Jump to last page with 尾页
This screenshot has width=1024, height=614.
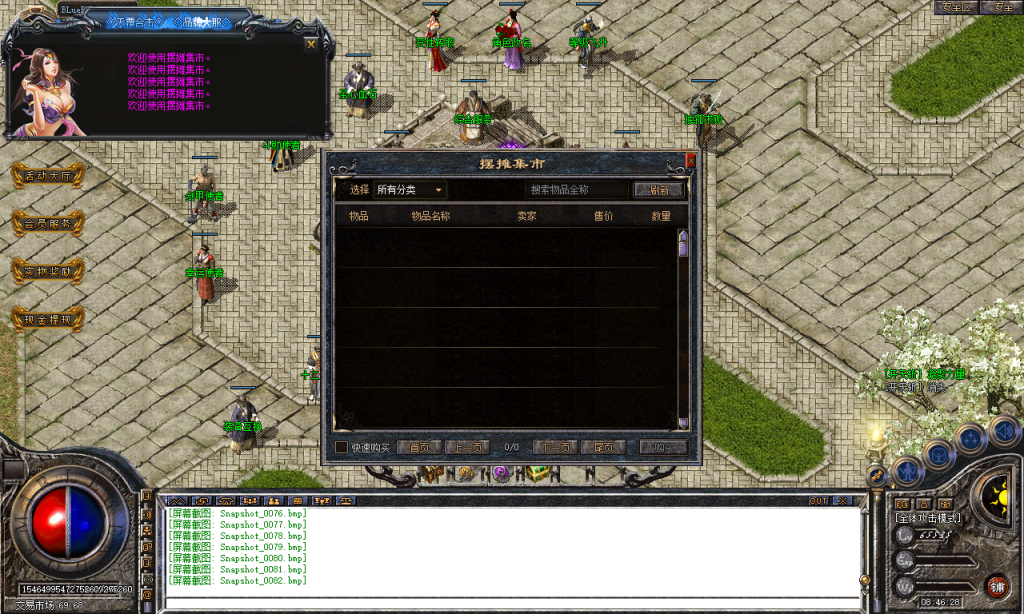pos(603,447)
